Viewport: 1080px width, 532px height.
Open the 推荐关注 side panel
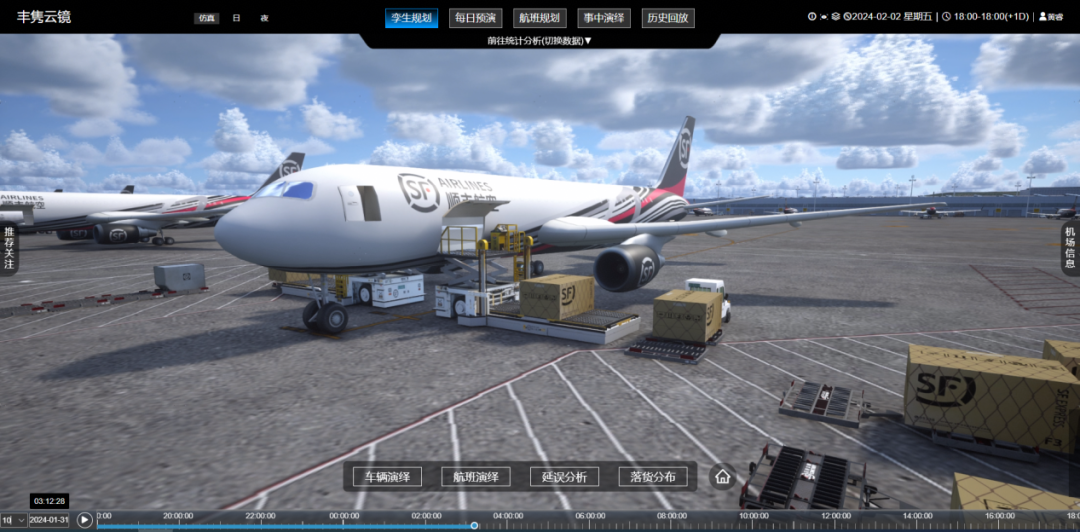pos(9,248)
